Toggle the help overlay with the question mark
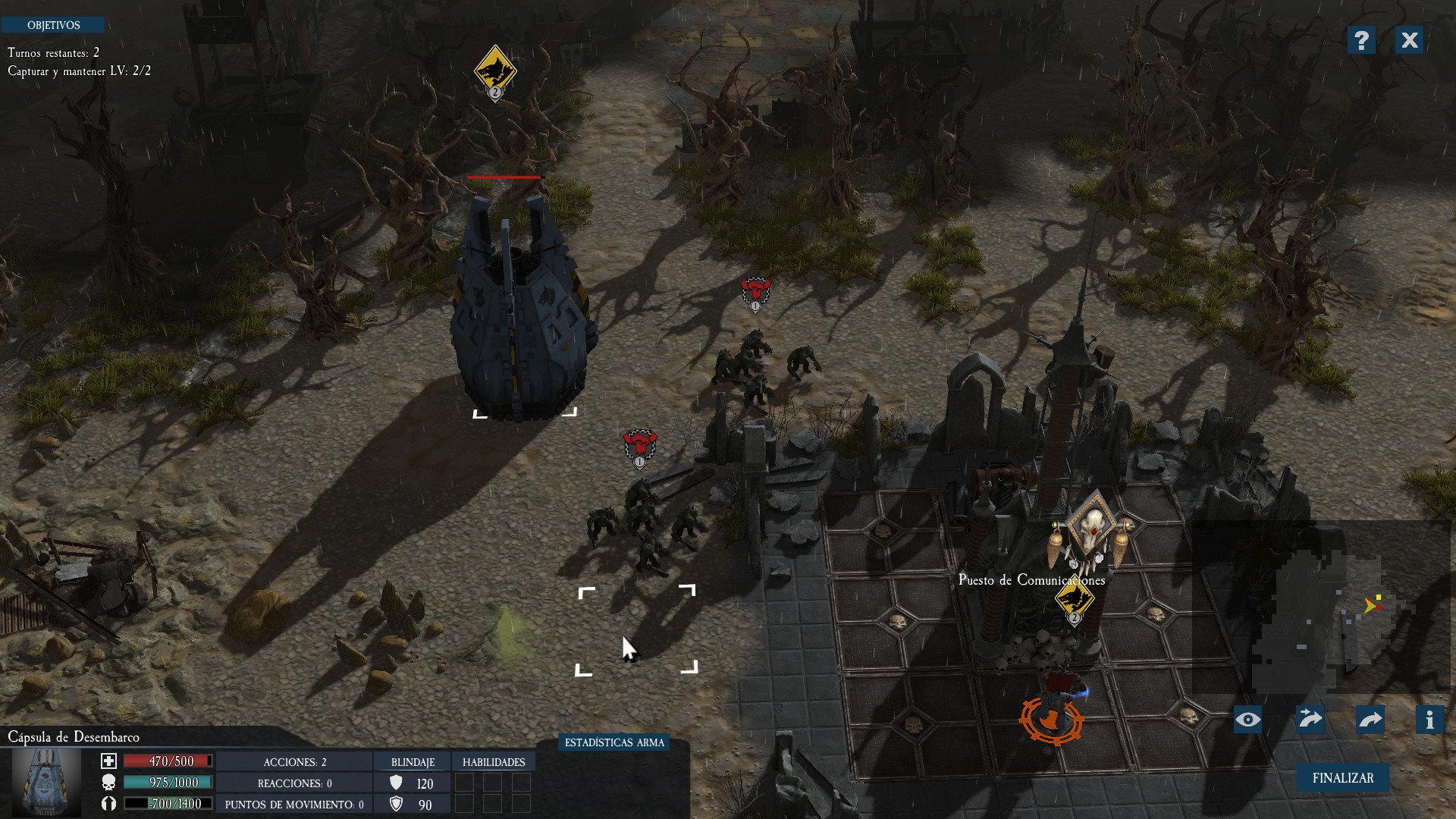Image resolution: width=1456 pixels, height=819 pixels. point(1363,41)
